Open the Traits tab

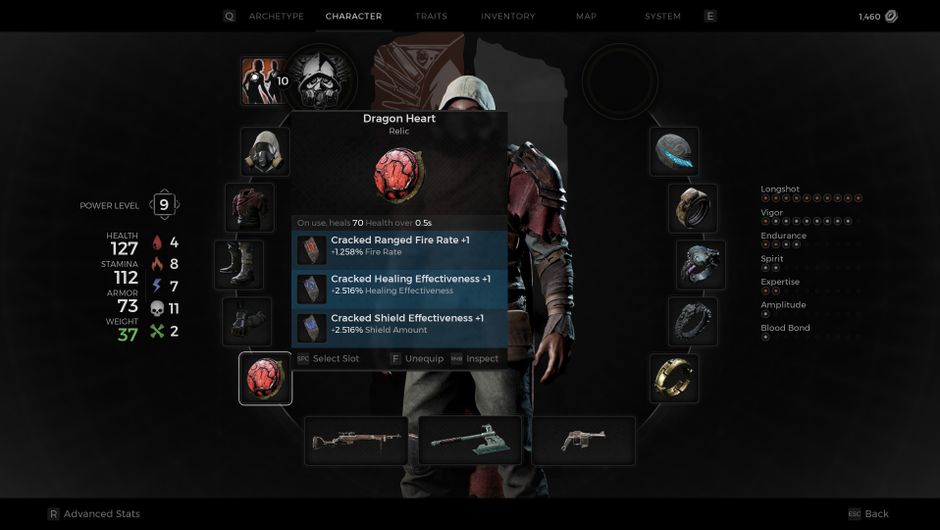(431, 16)
